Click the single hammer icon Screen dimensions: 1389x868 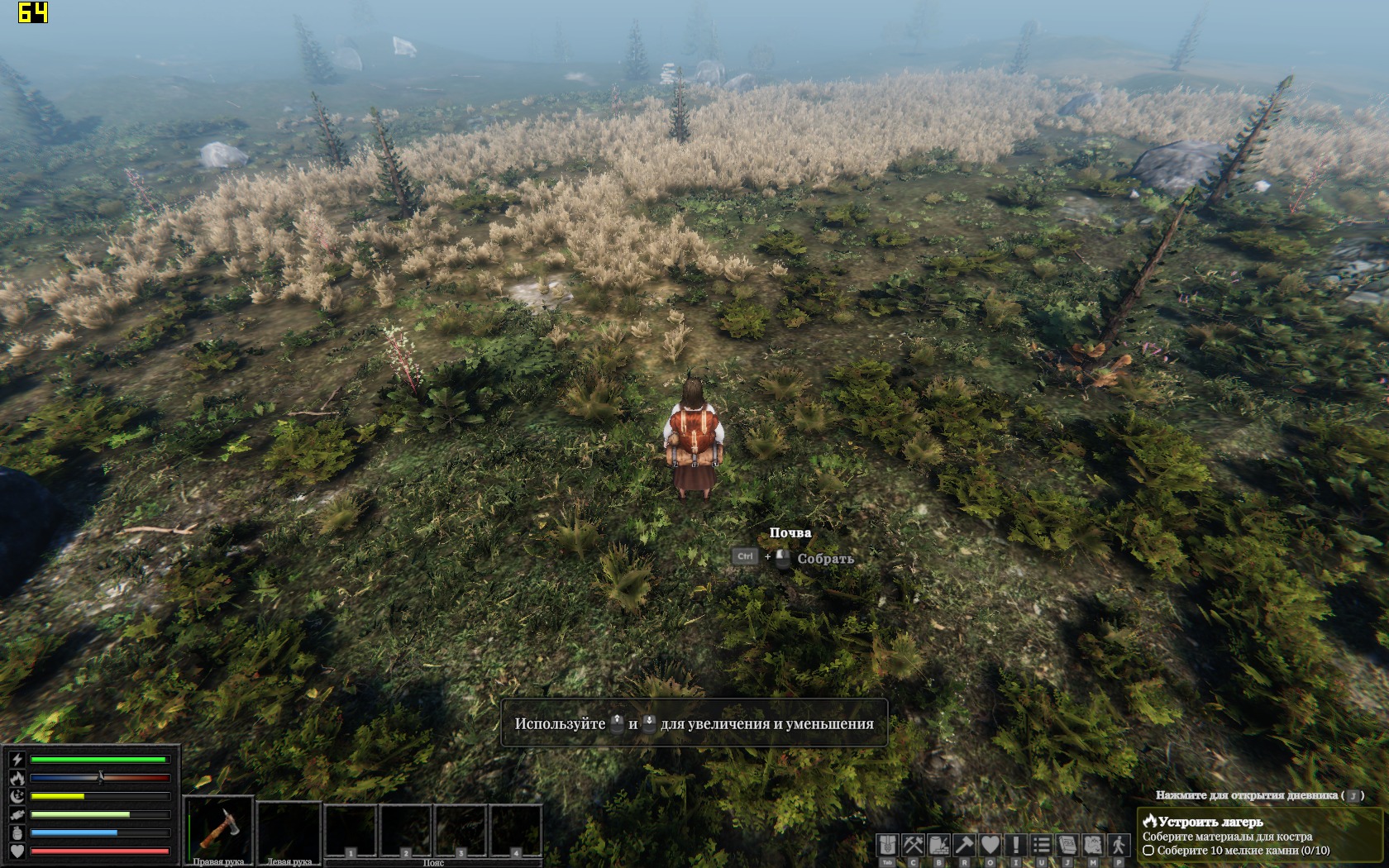964,845
